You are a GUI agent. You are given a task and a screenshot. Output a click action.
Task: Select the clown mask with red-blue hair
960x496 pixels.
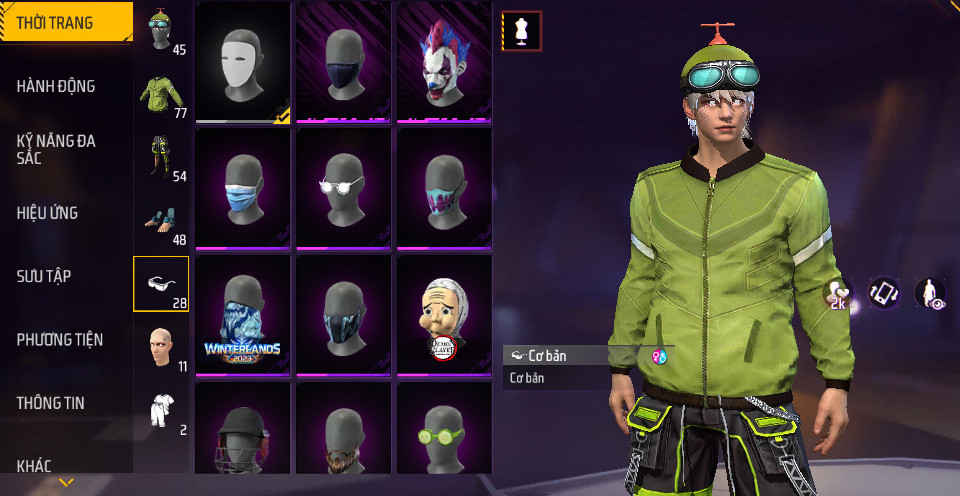click(445, 62)
